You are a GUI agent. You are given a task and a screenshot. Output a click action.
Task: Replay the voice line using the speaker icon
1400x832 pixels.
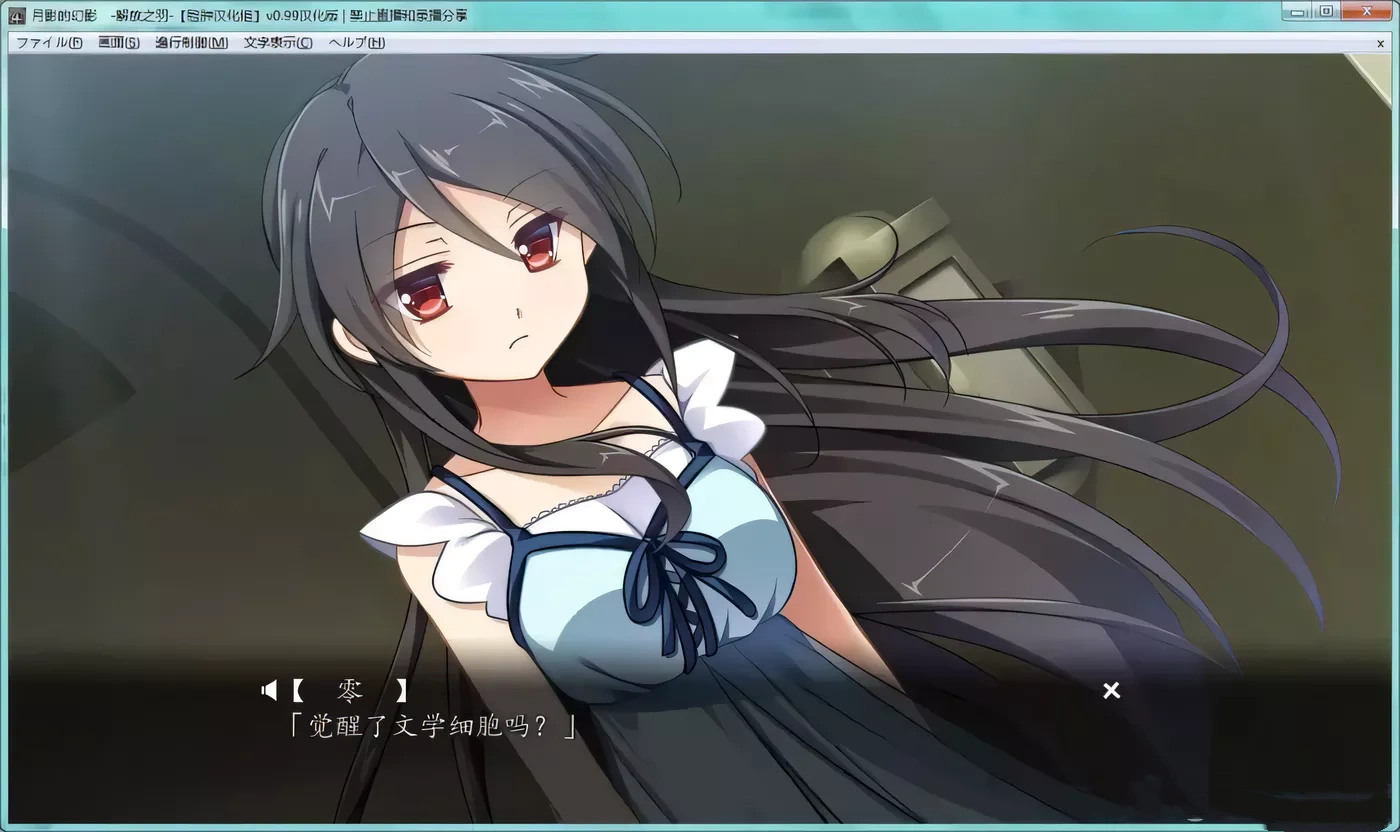point(268,690)
